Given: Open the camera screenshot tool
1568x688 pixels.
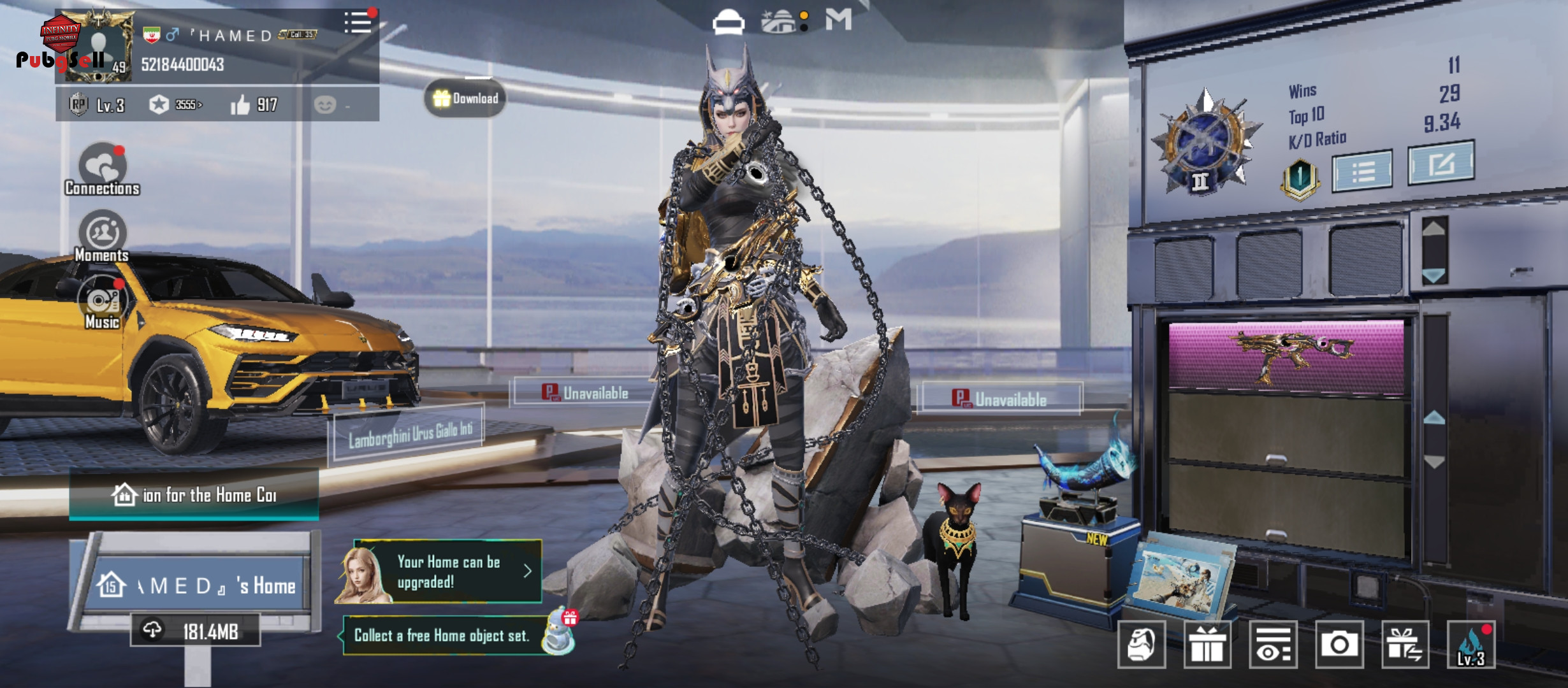Looking at the screenshot, I should (x=1339, y=645).
